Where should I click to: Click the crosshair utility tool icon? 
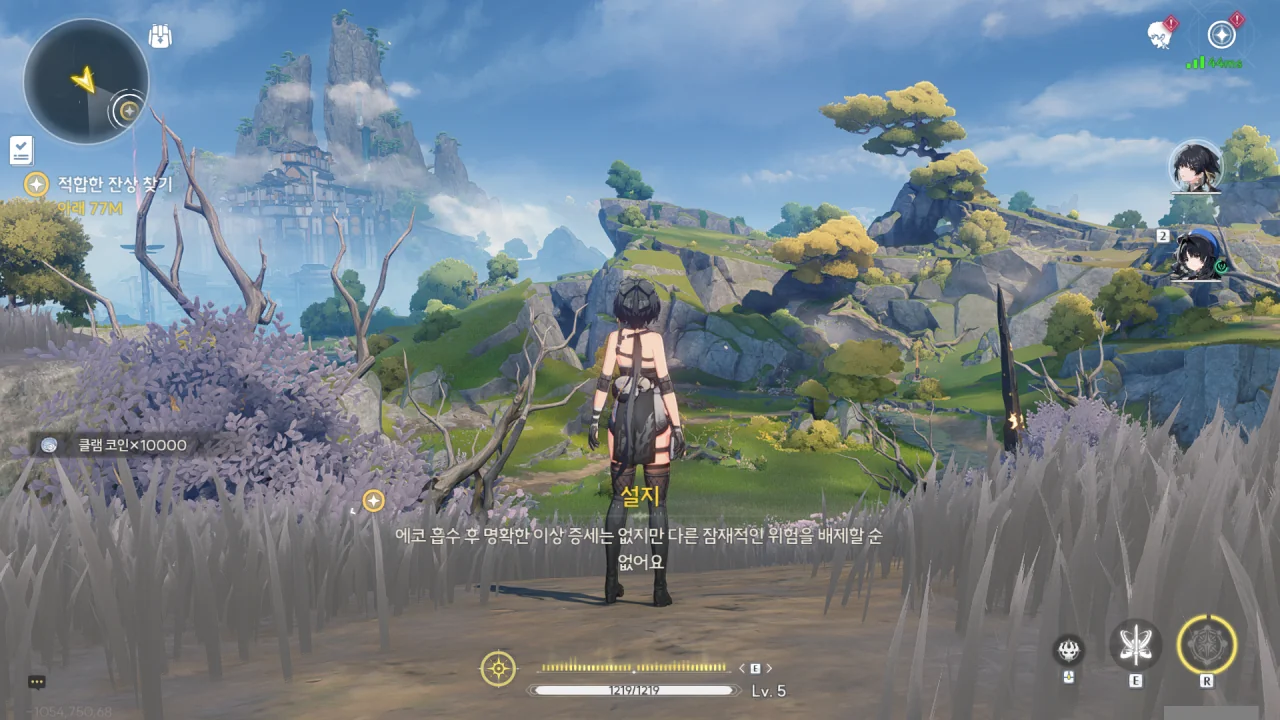click(x=498, y=668)
